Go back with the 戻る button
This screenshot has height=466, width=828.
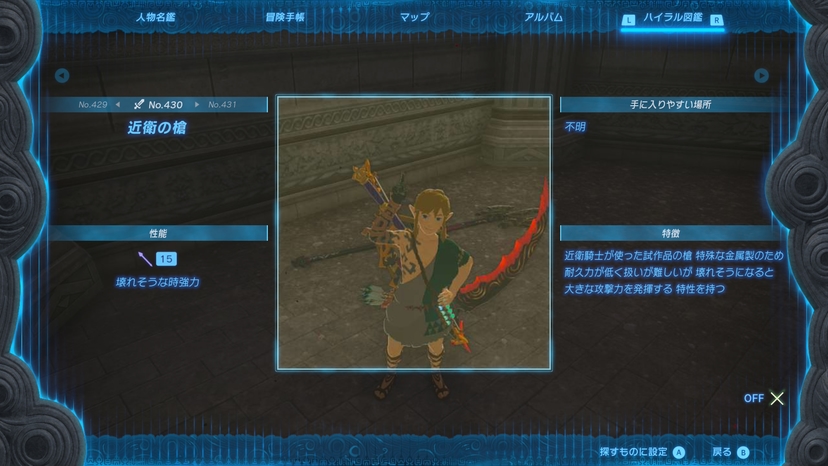click(730, 452)
